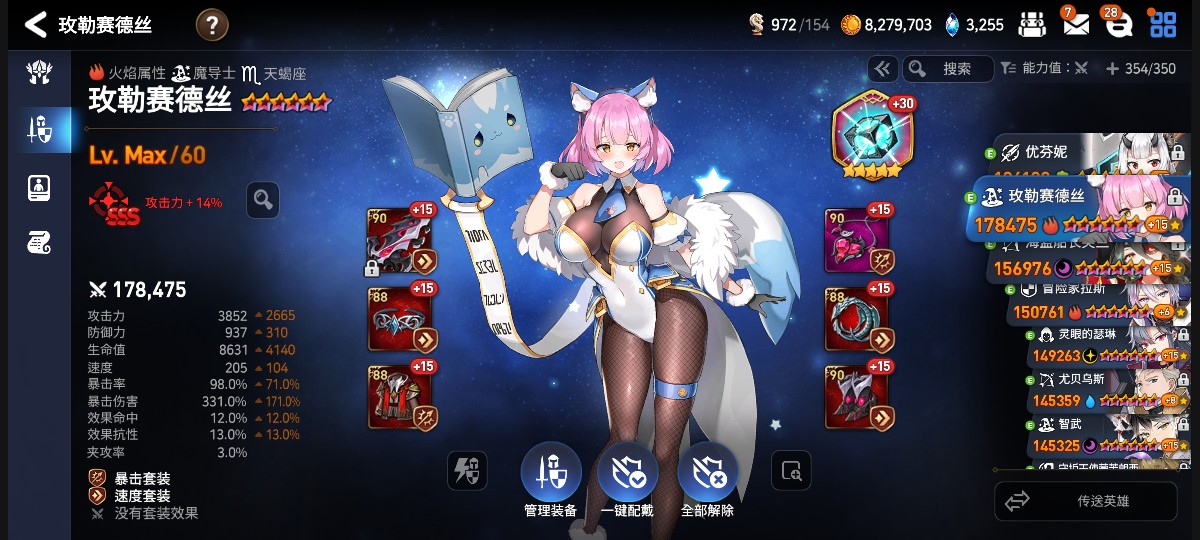Open the mailbox envelope icon
Screen dimensions: 1200x540
tap(1075, 25)
